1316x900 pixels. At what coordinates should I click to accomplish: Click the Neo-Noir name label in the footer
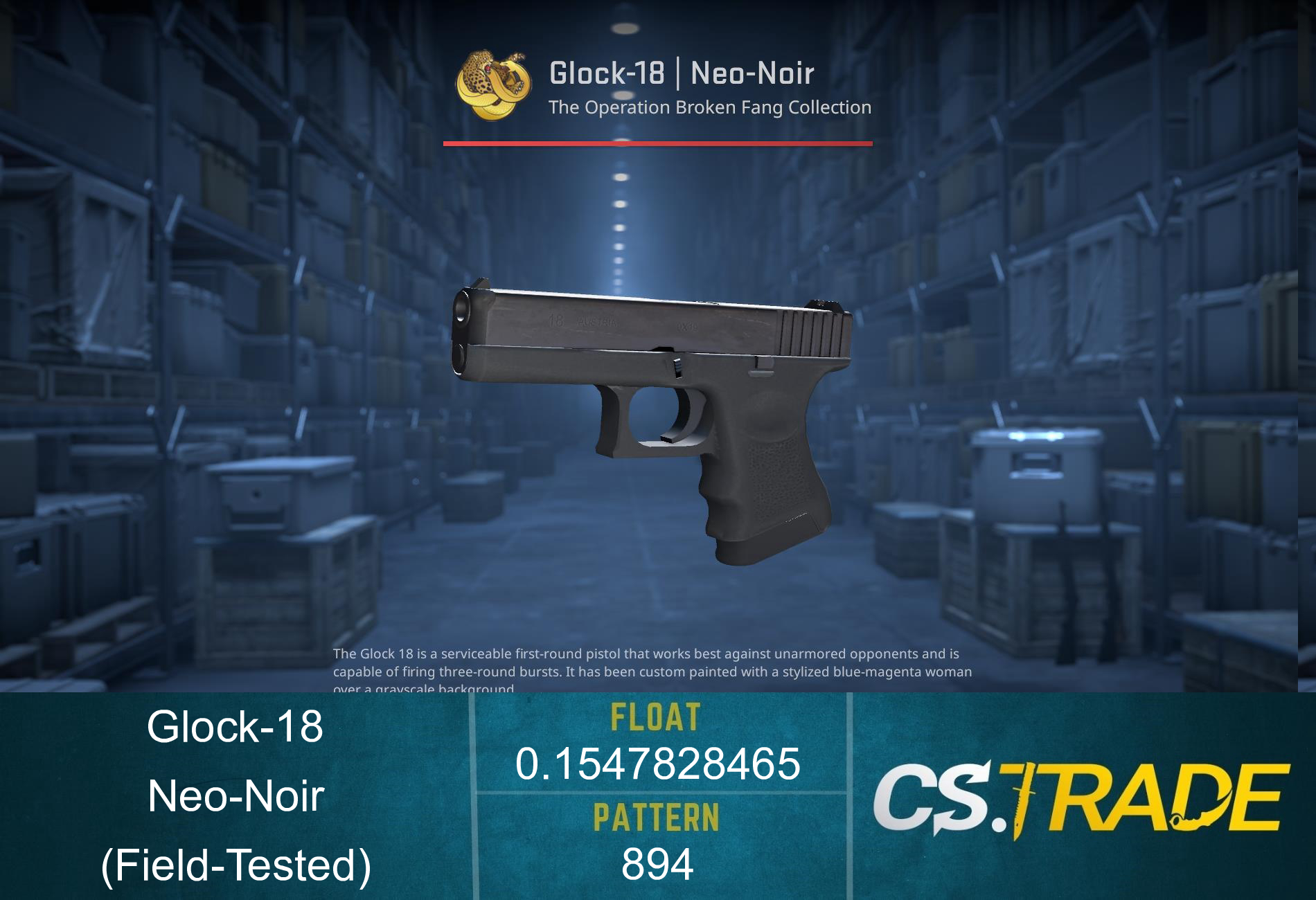239,796
